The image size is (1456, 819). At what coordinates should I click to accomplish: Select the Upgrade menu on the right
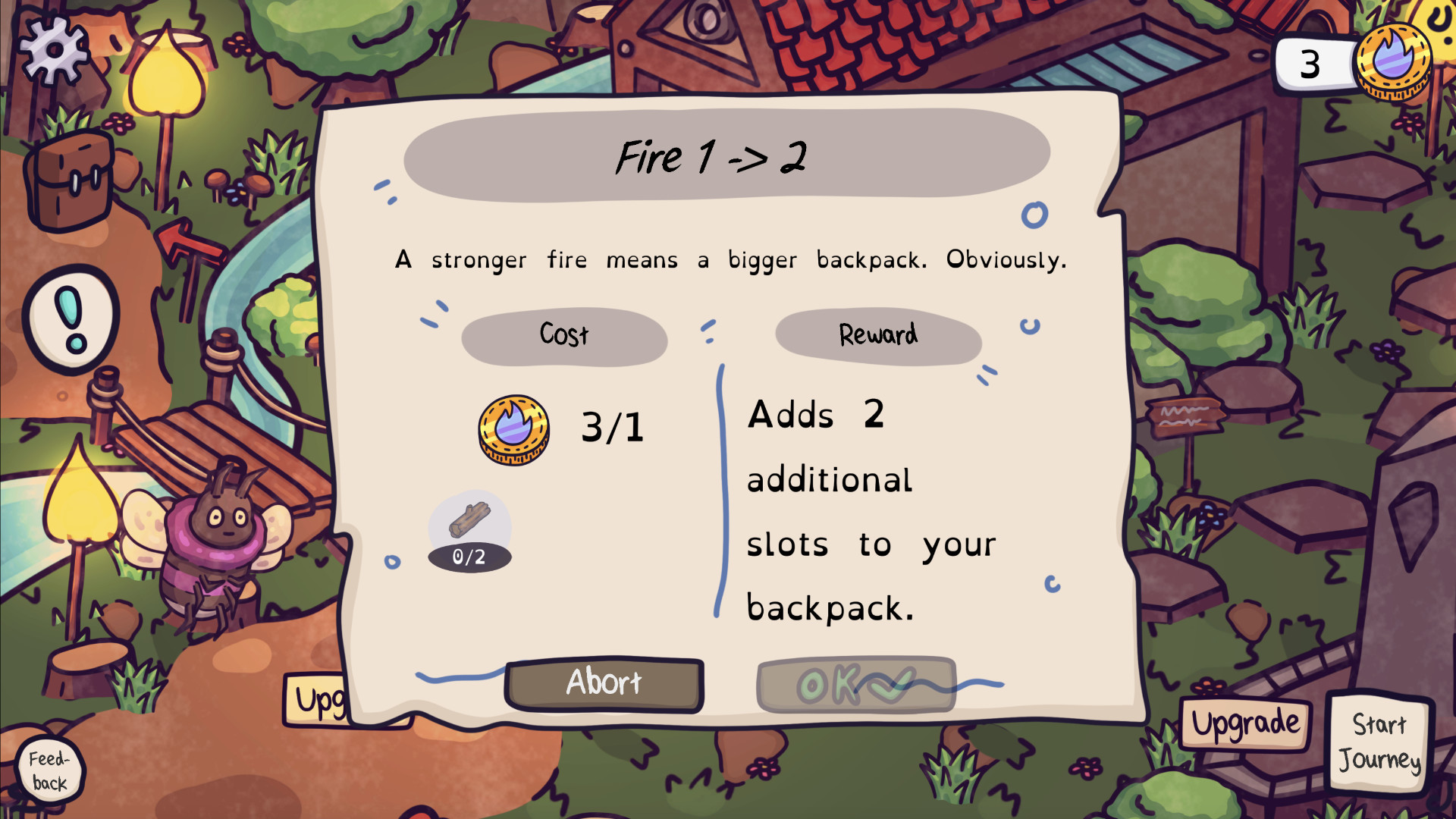(x=1244, y=722)
